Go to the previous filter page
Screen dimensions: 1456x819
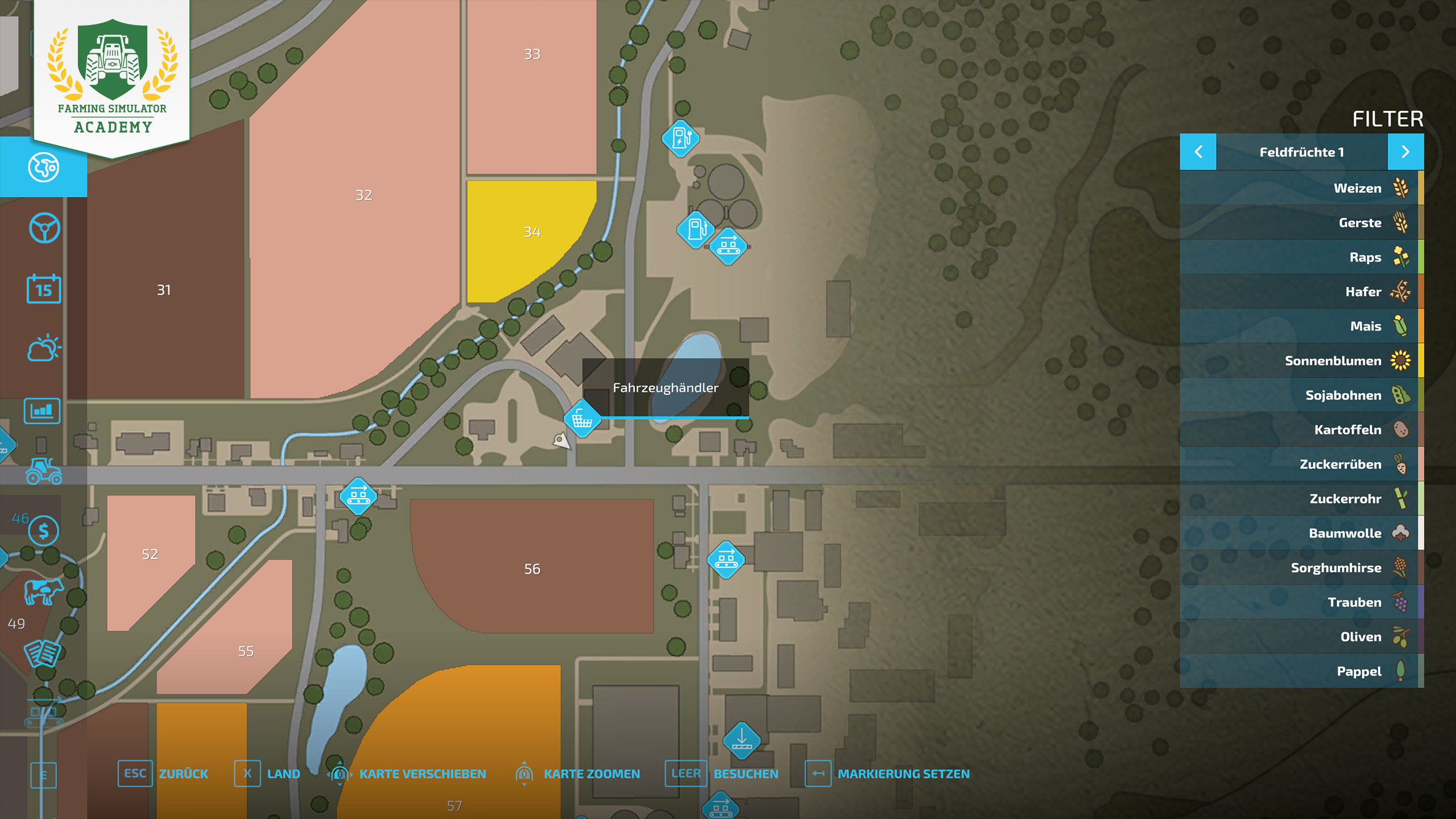pyautogui.click(x=1198, y=152)
